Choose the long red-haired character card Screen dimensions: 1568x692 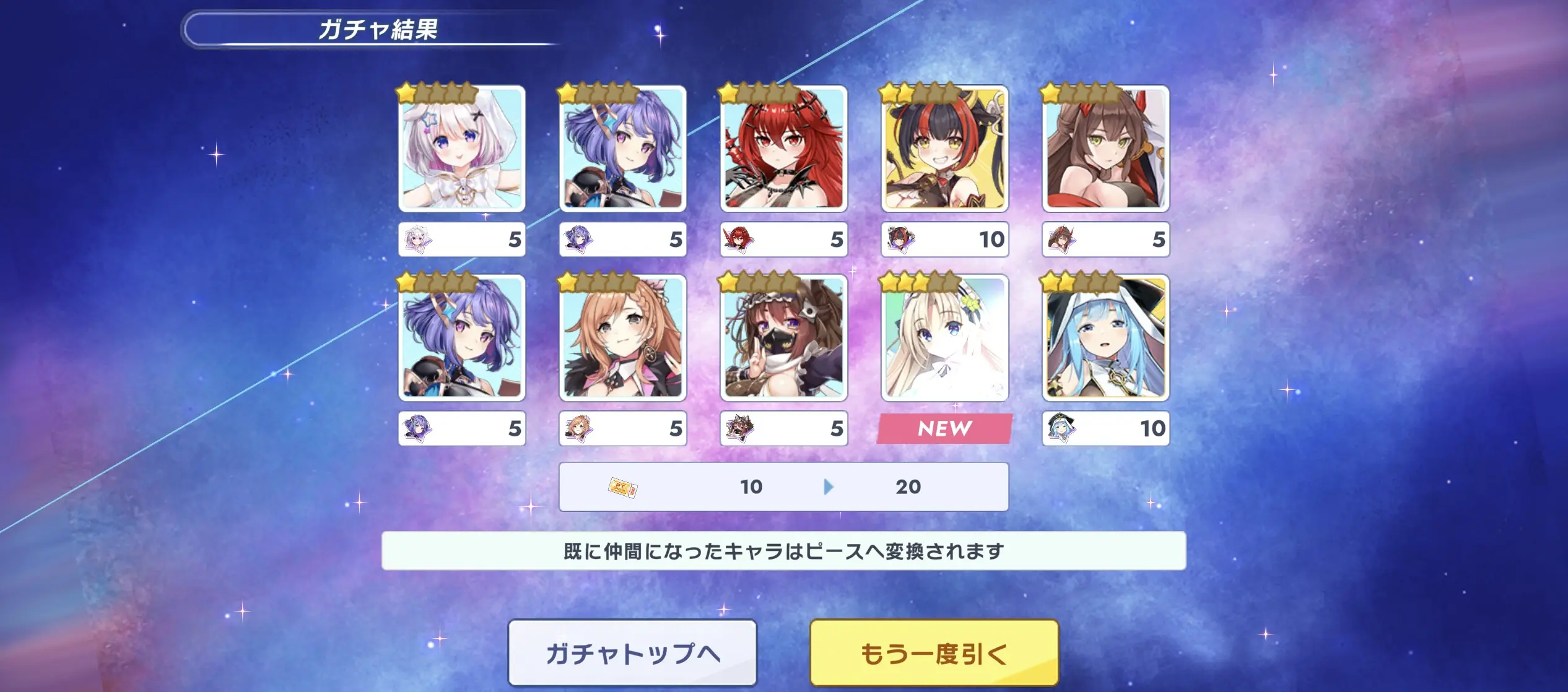[783, 149]
